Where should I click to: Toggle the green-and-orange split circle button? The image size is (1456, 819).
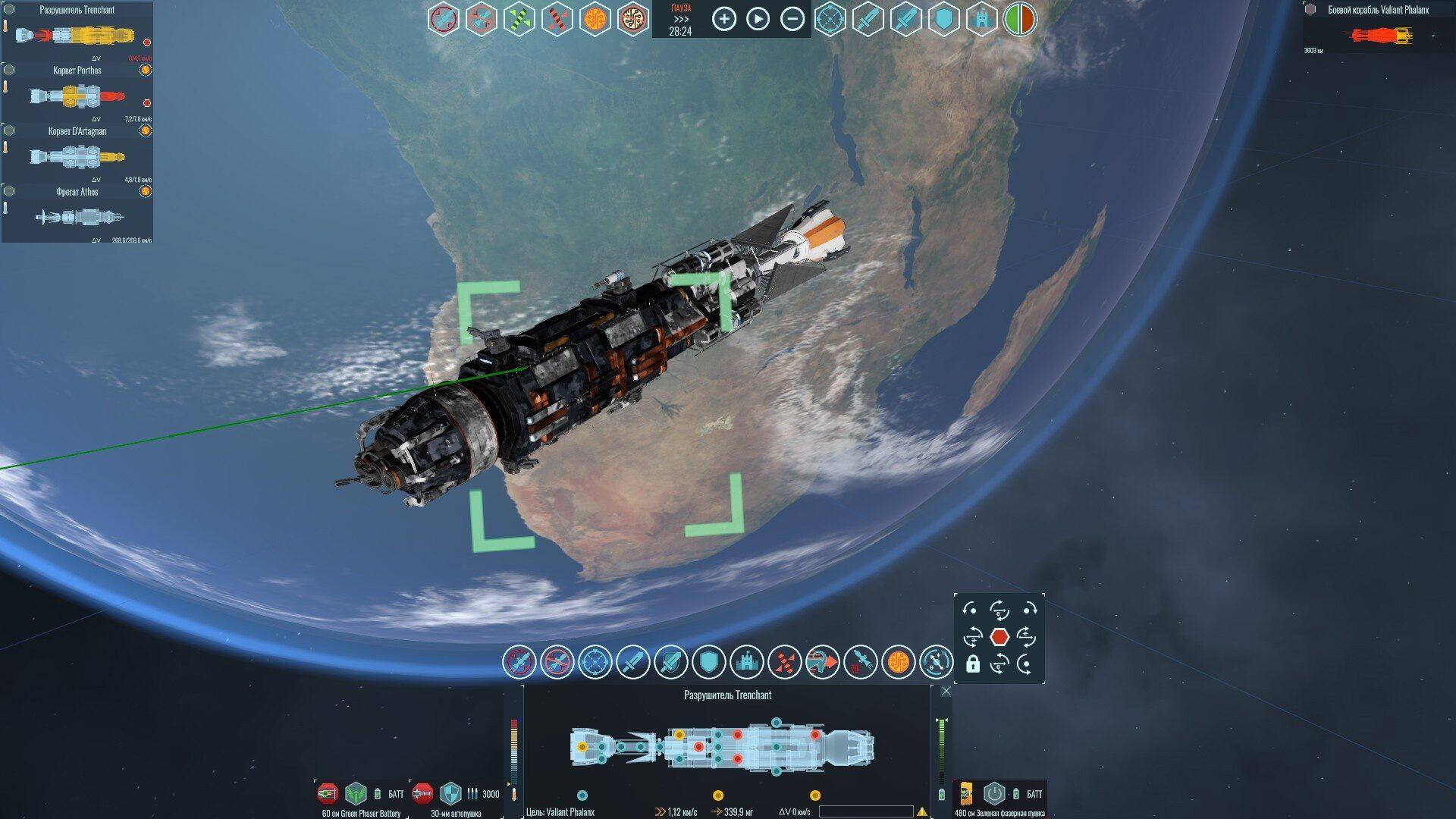click(x=1019, y=19)
